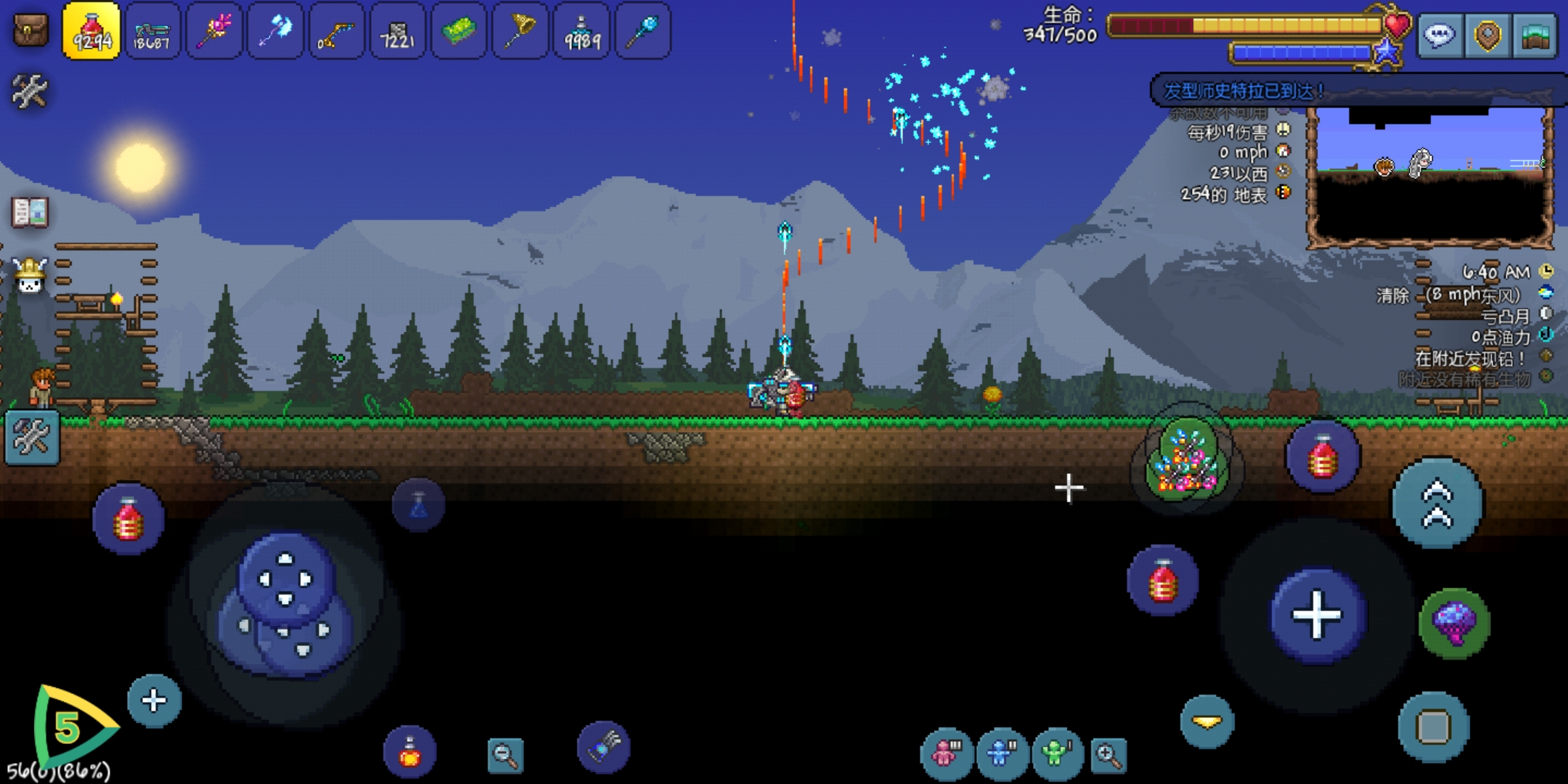This screenshot has height=784, width=1568.
Task: Zoom in with the plus magnifier
Action: click(x=1108, y=755)
